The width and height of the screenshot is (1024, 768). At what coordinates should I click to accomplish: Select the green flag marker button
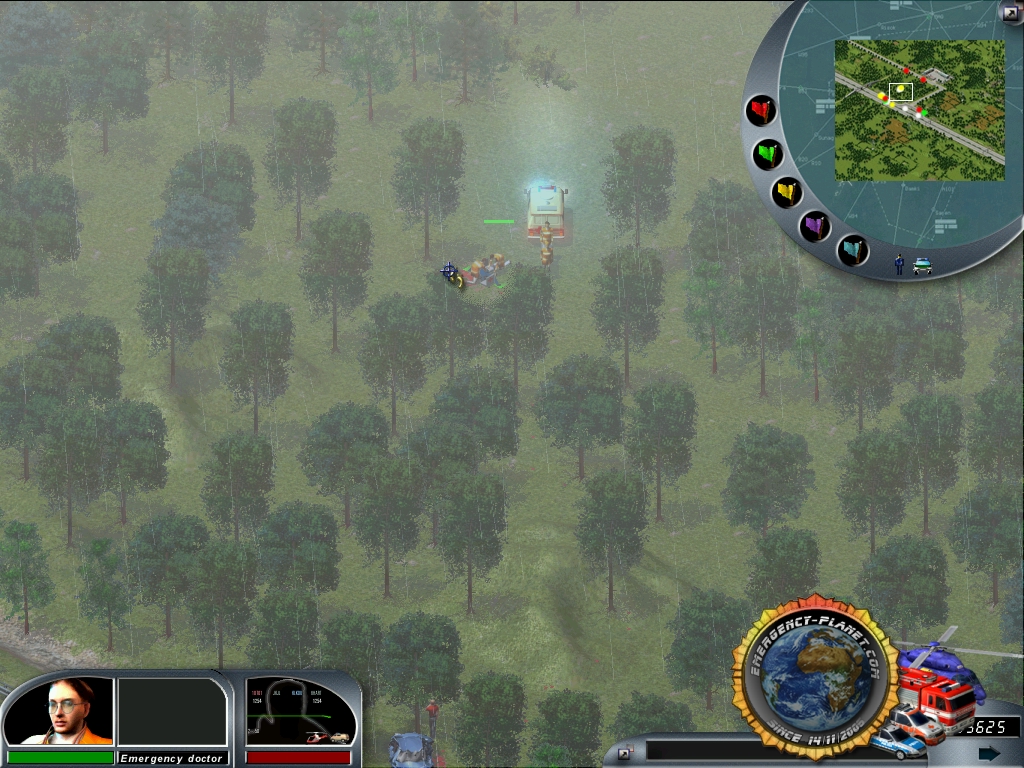coord(768,154)
